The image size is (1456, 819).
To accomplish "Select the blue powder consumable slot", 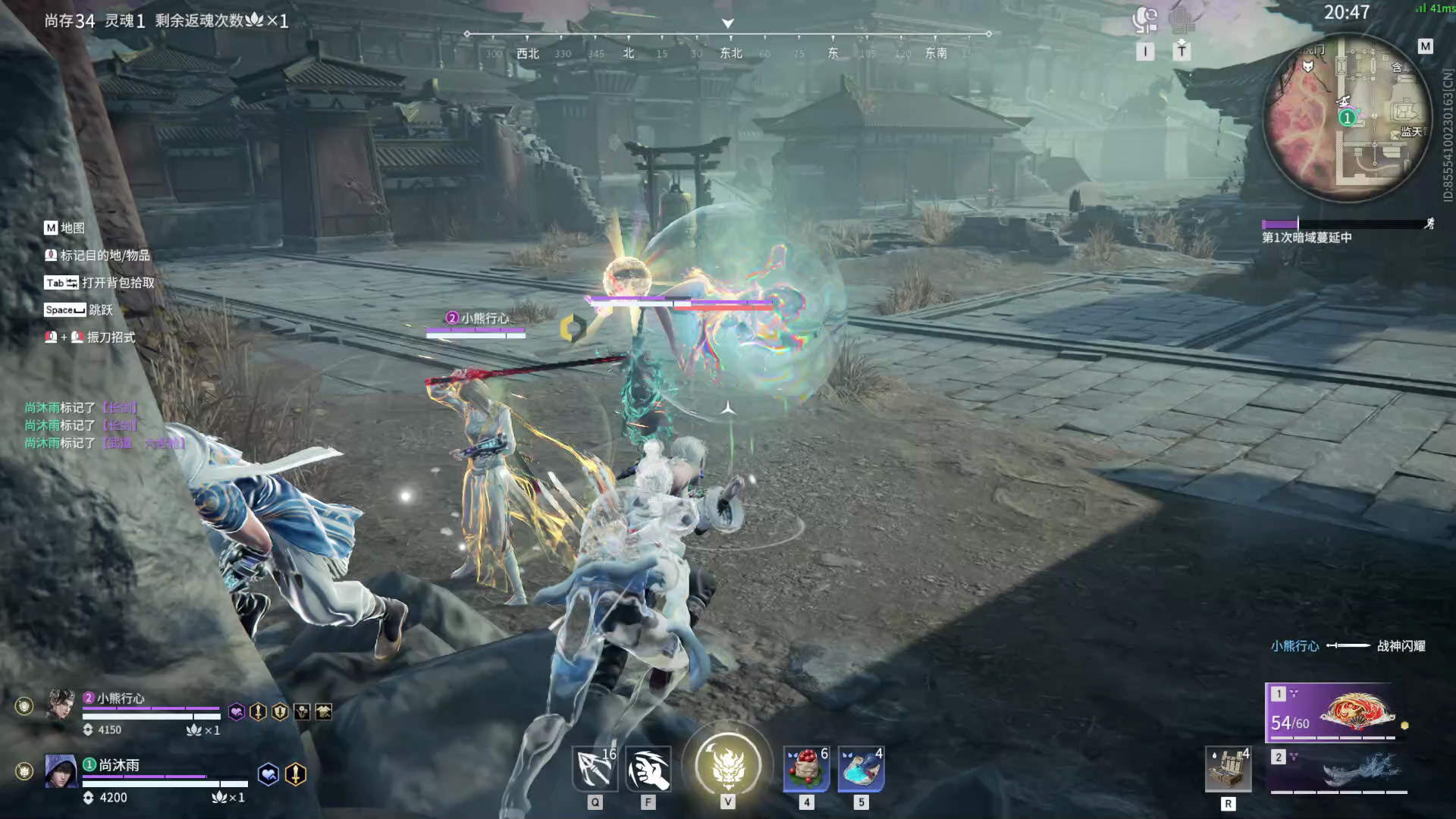I will click(861, 769).
